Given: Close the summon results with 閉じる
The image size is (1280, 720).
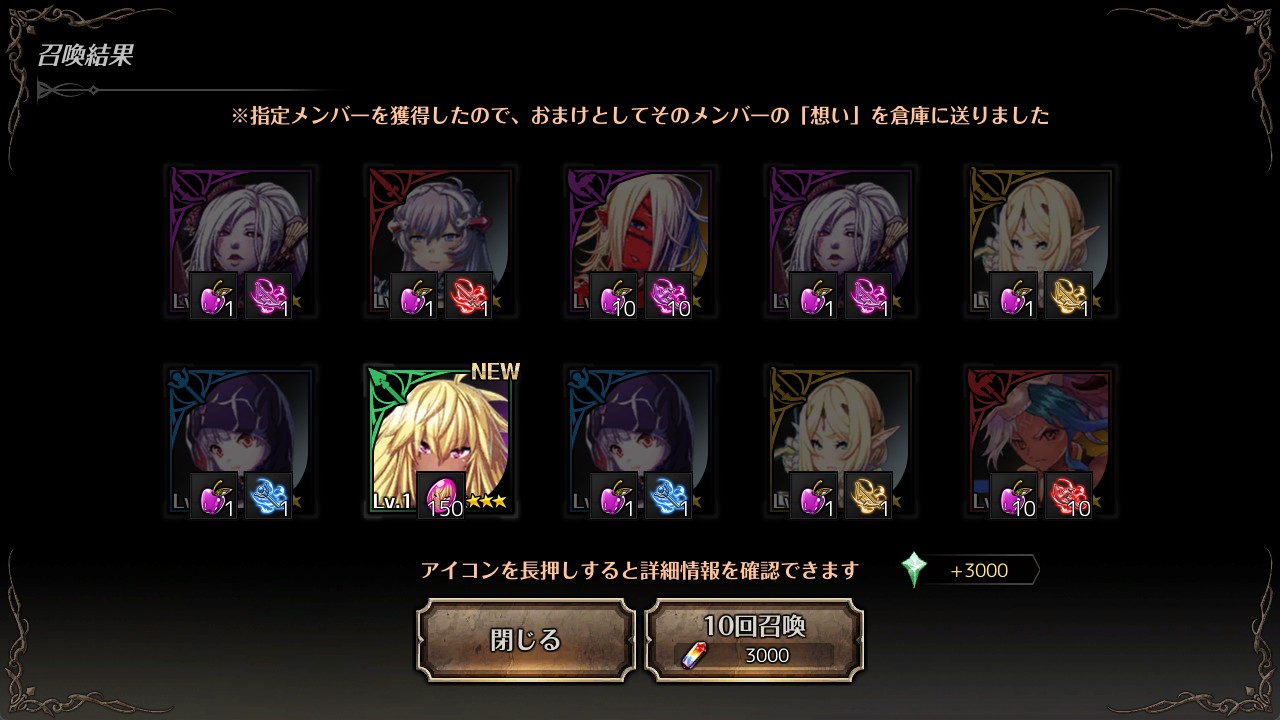Looking at the screenshot, I should 526,640.
